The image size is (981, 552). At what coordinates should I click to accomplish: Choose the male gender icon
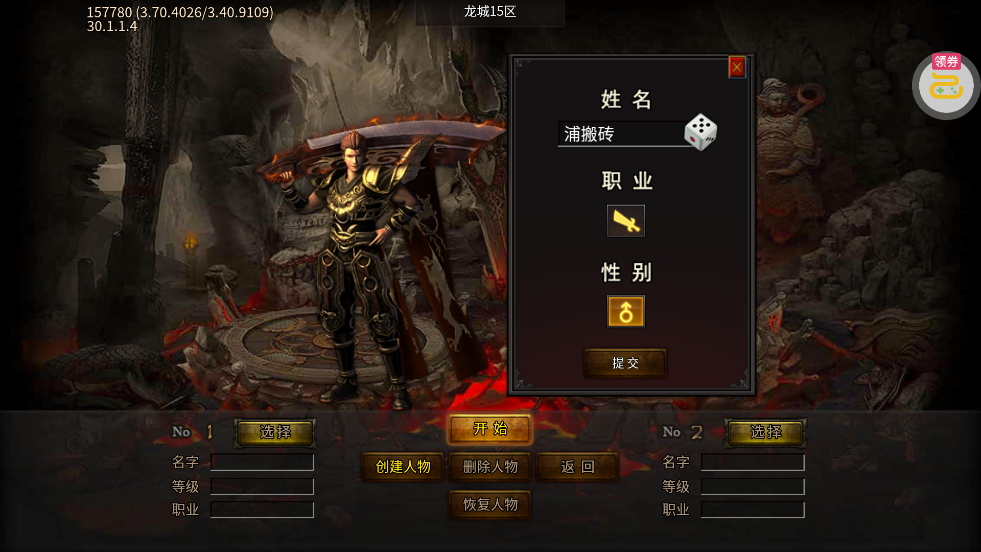(x=626, y=311)
